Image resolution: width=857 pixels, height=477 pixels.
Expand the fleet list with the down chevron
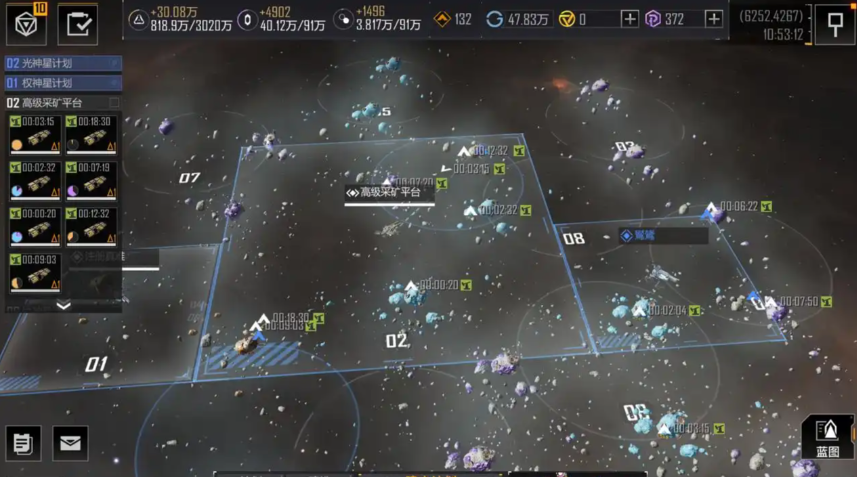point(63,306)
